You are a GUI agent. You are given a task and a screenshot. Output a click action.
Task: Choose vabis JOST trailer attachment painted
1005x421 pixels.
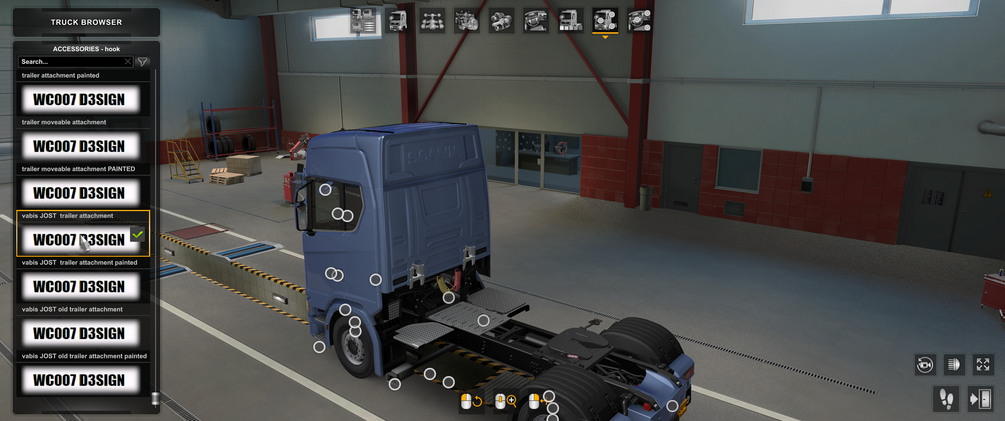tap(79, 286)
